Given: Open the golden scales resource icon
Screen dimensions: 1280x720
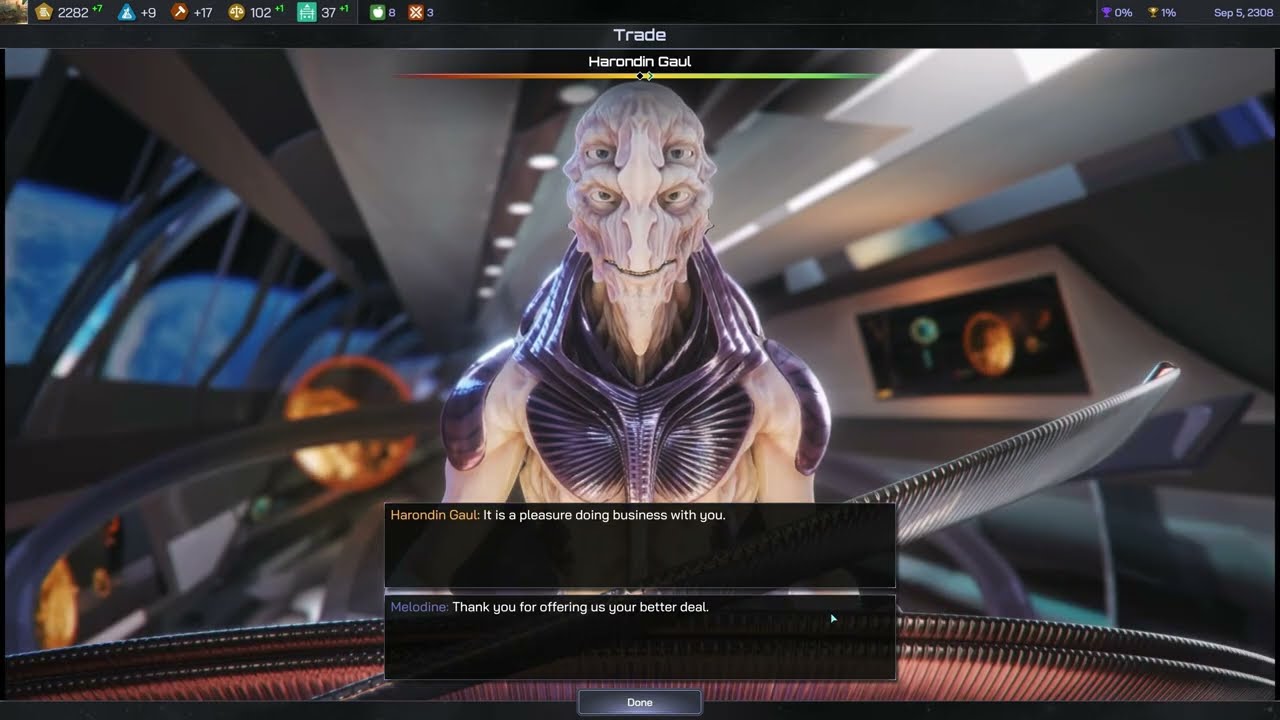Looking at the screenshot, I should 237,13.
